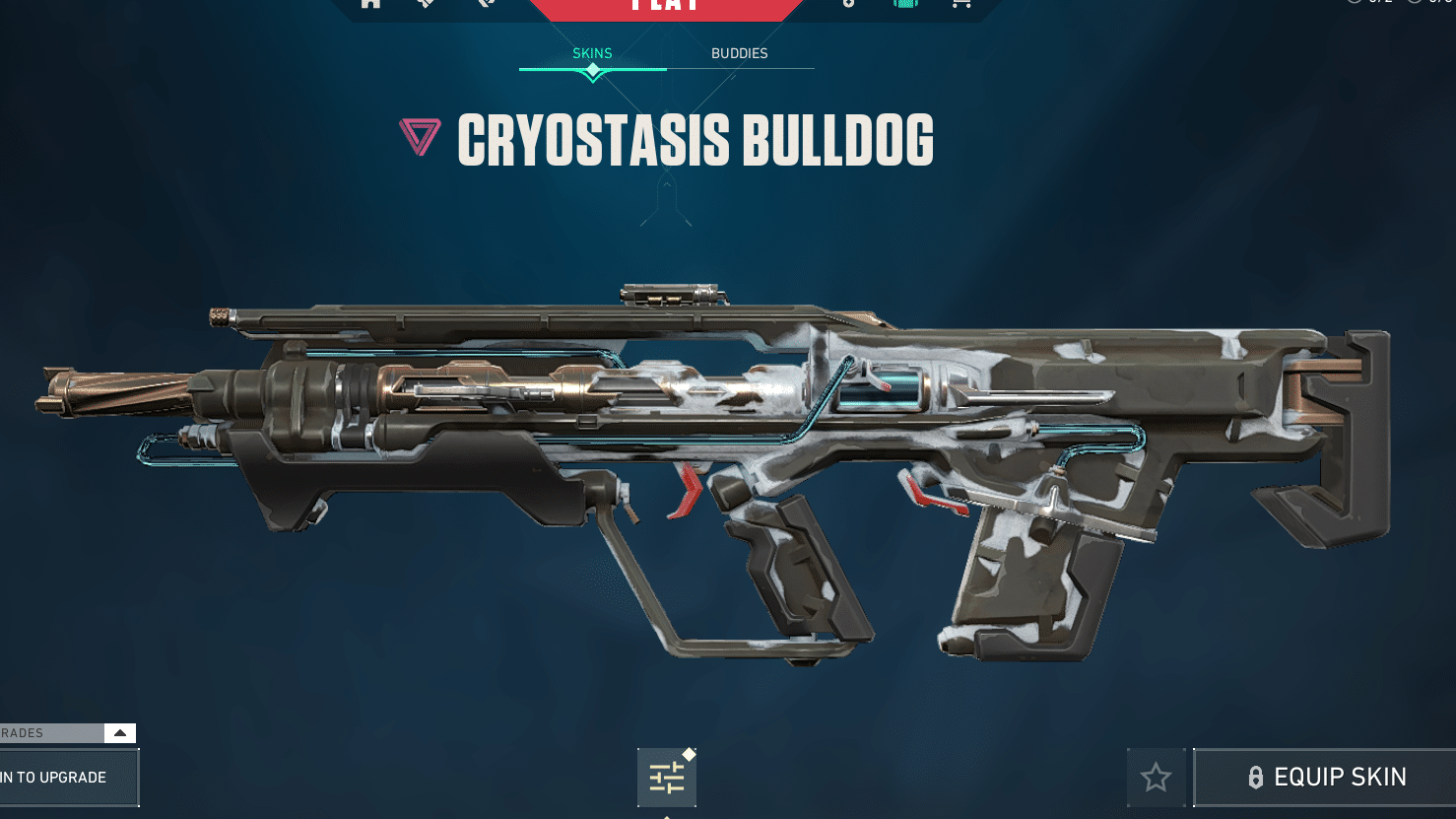
Task: Select the SKINS tab
Action: (x=592, y=53)
